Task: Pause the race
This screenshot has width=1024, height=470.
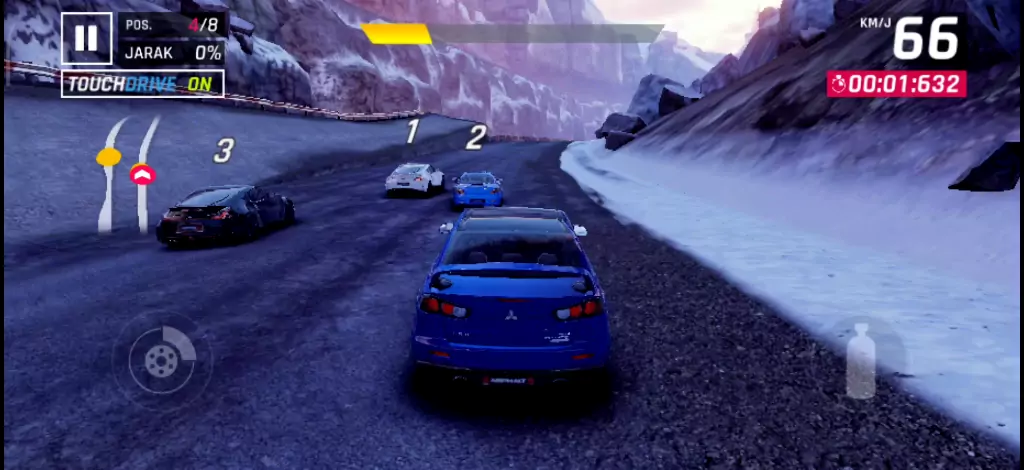Action: click(x=86, y=38)
